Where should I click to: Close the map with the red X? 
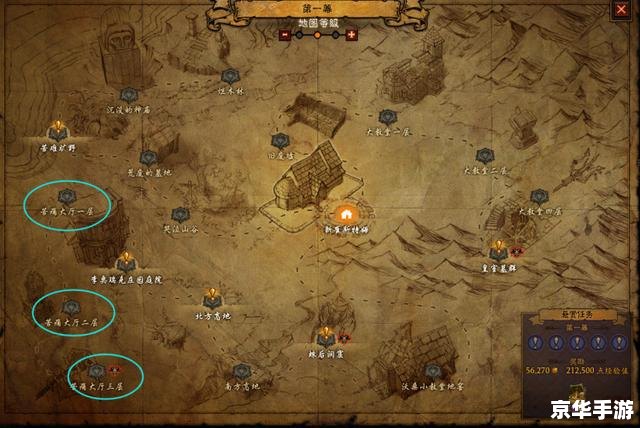tap(623, 11)
